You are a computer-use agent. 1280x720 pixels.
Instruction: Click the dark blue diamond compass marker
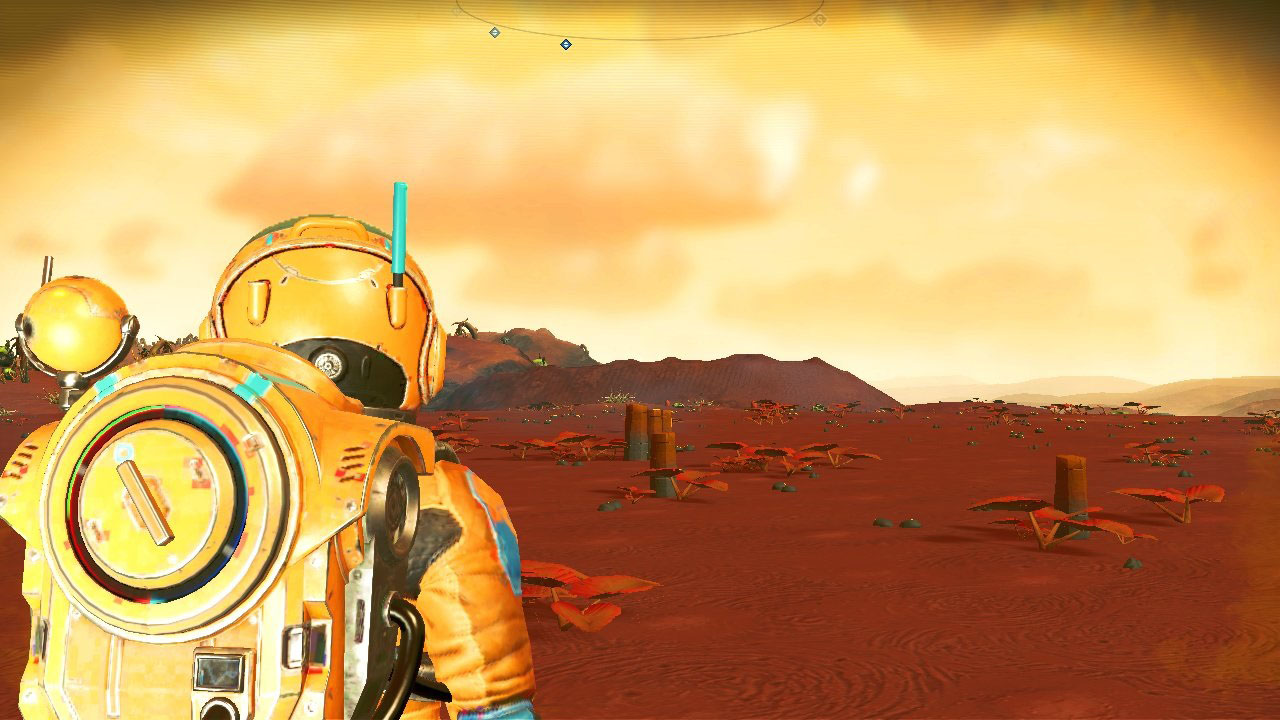(566, 44)
